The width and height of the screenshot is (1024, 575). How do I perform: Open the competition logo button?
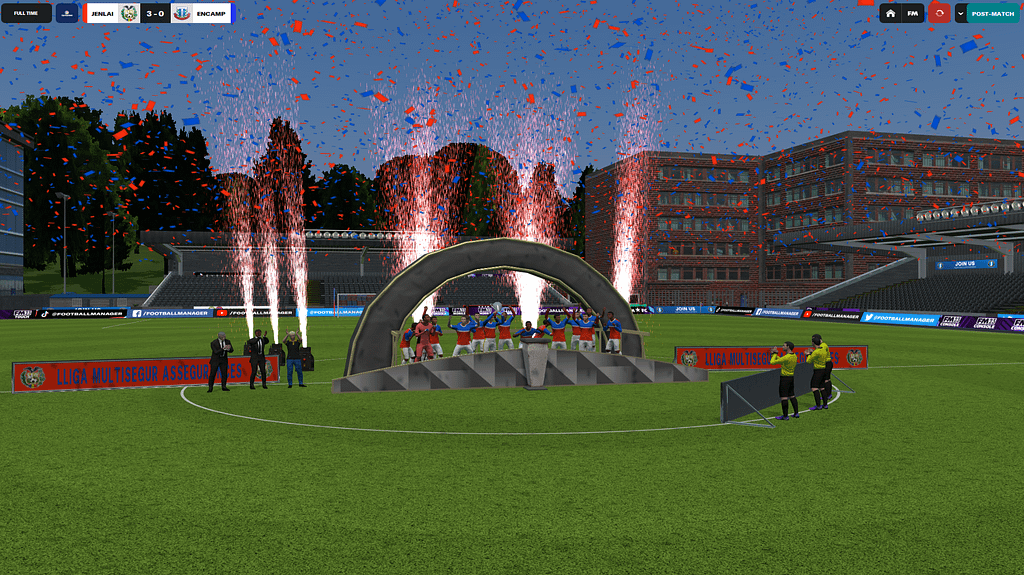[x=67, y=13]
